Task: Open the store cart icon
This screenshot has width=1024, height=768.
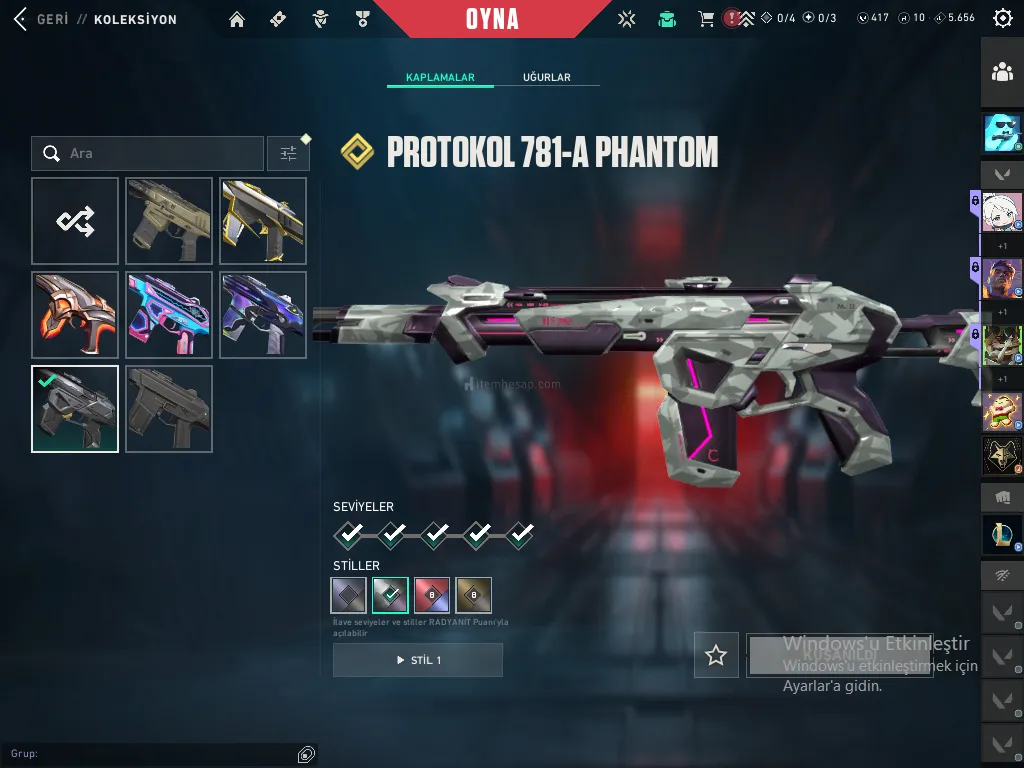Action: point(706,19)
